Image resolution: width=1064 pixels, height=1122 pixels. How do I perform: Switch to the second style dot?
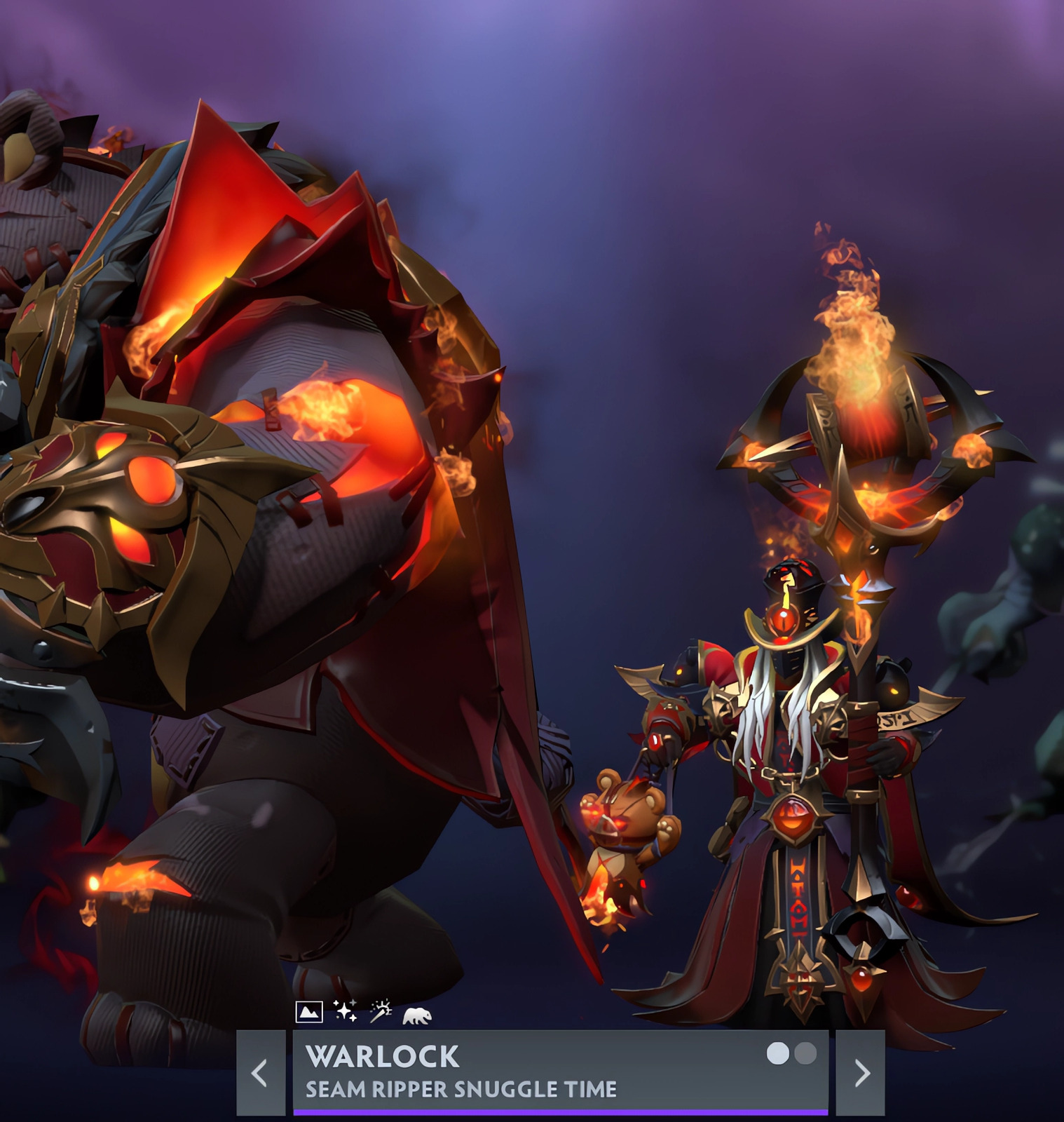pos(805,1053)
